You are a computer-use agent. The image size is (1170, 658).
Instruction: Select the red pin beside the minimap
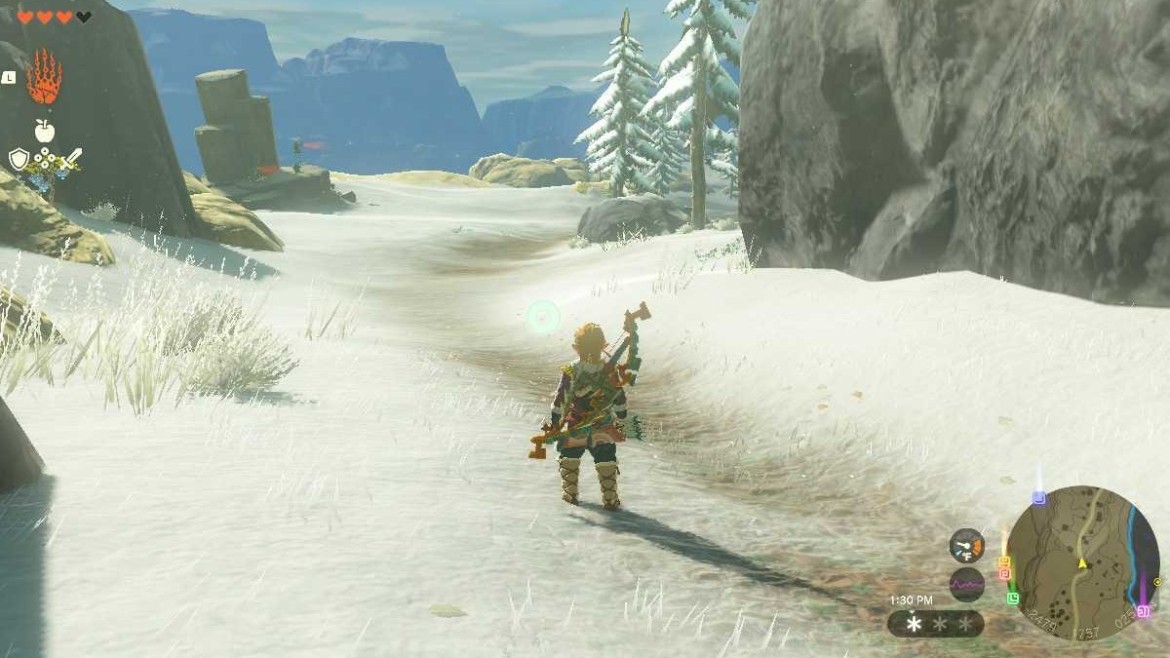1004,575
